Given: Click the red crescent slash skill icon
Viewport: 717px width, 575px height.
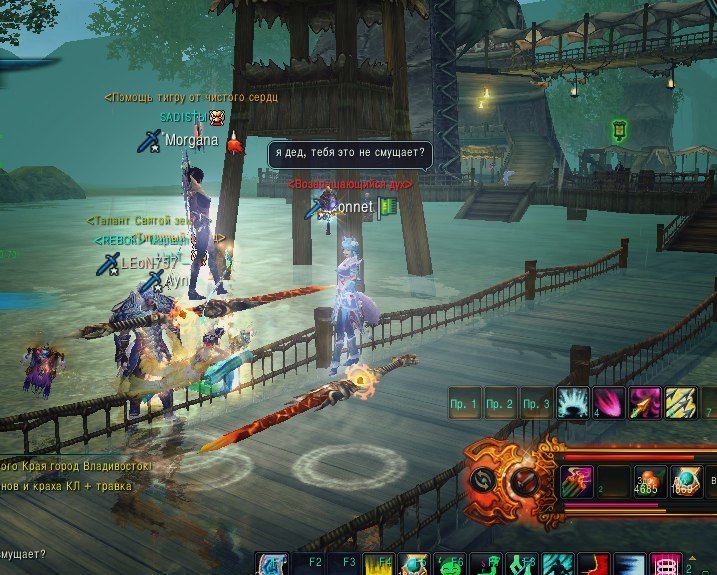Looking at the screenshot, I should [595, 565].
